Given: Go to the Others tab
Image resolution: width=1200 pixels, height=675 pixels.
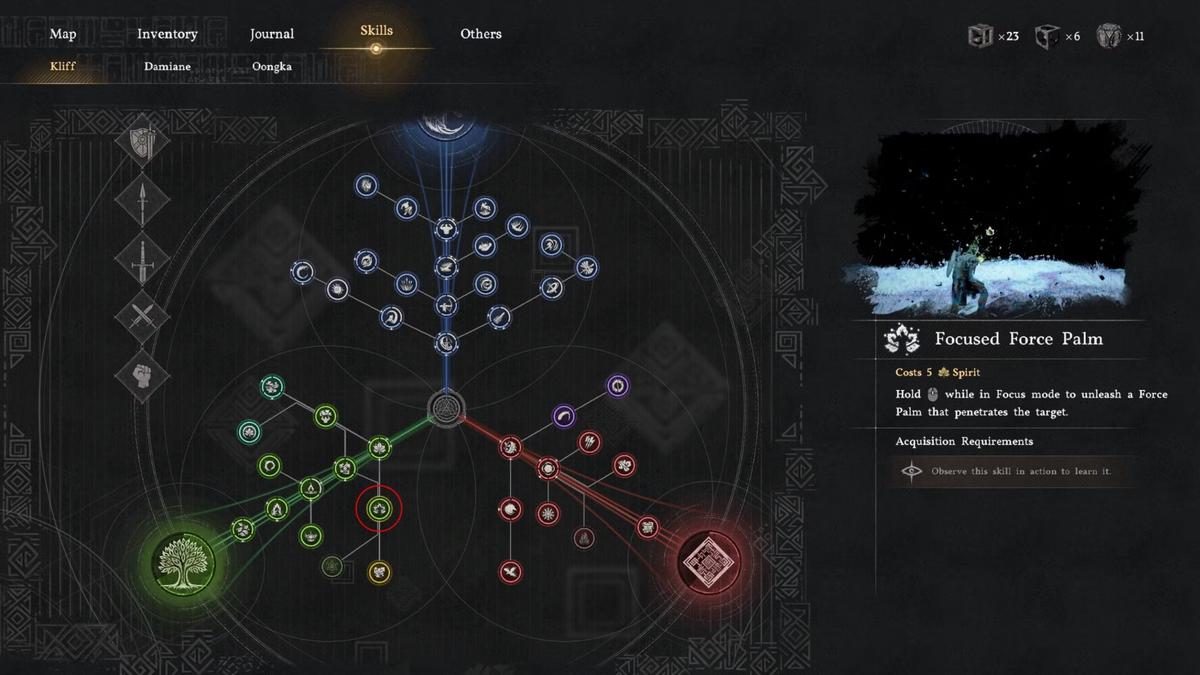Looking at the screenshot, I should pyautogui.click(x=481, y=34).
